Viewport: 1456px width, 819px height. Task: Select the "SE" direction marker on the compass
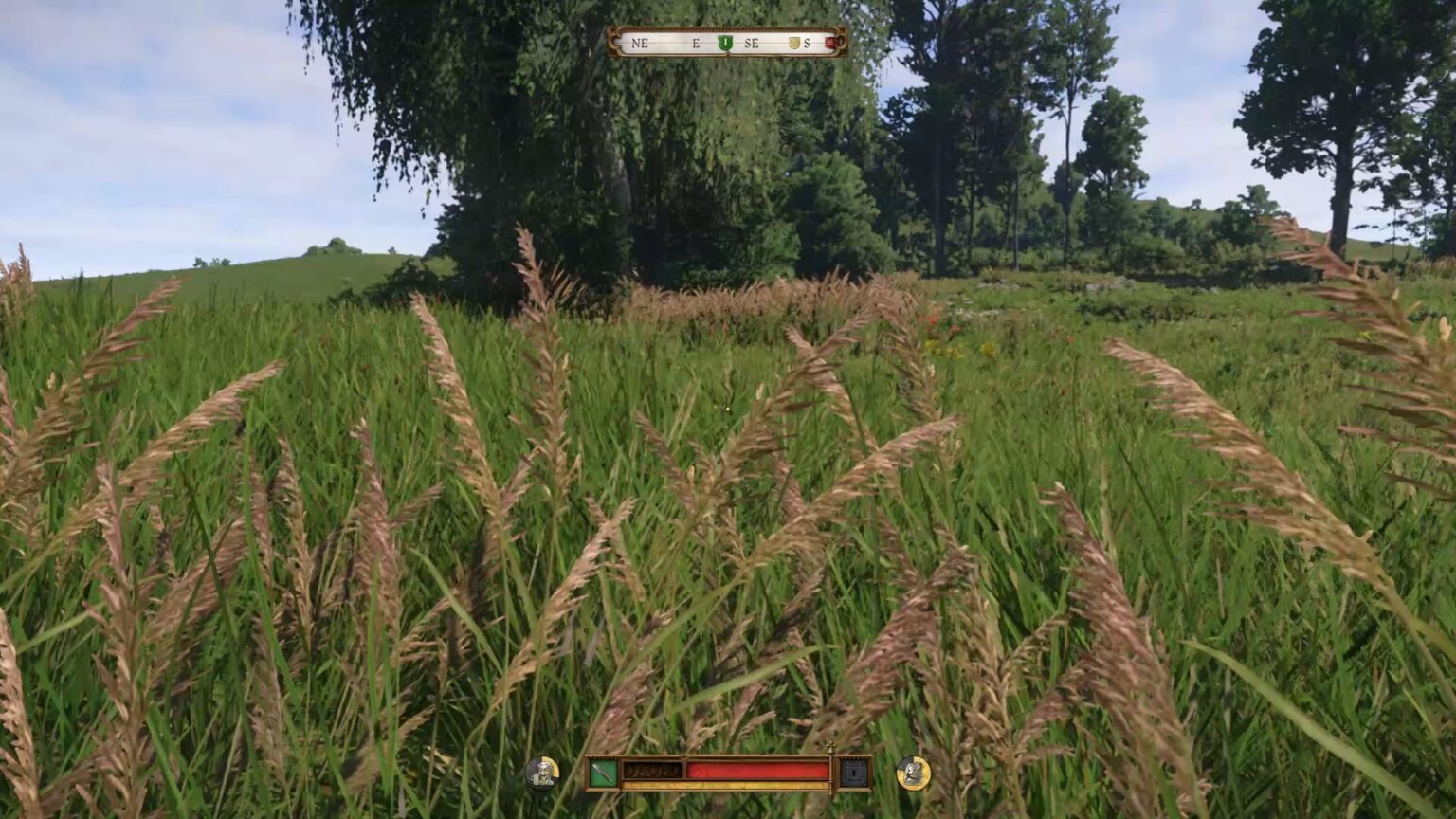point(752,43)
